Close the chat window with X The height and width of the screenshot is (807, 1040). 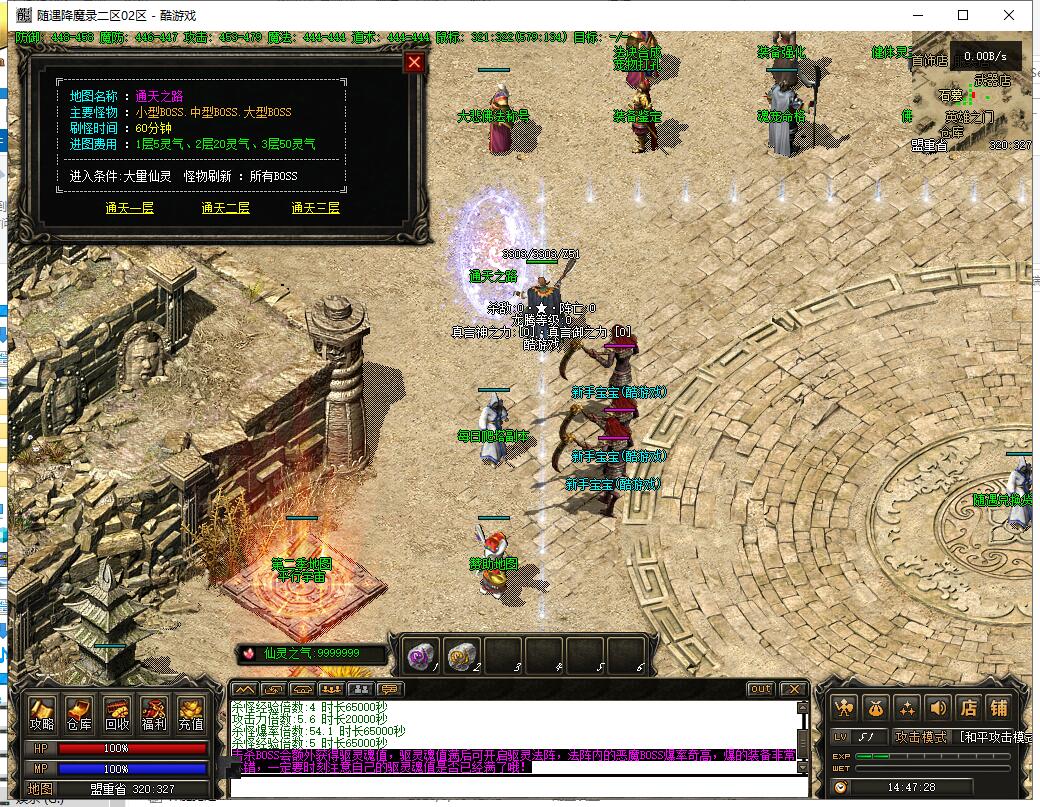[792, 689]
